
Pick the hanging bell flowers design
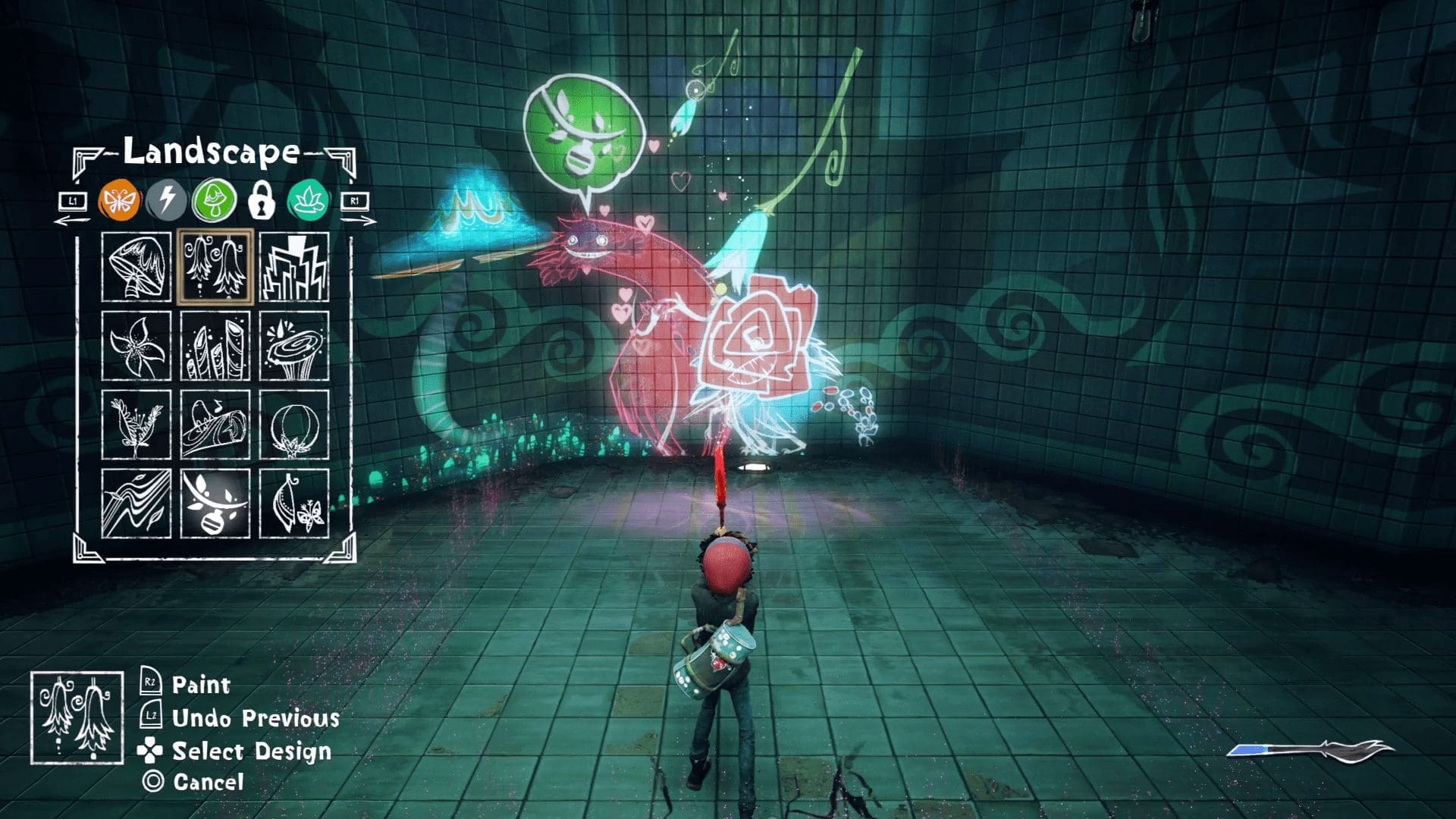215,267
